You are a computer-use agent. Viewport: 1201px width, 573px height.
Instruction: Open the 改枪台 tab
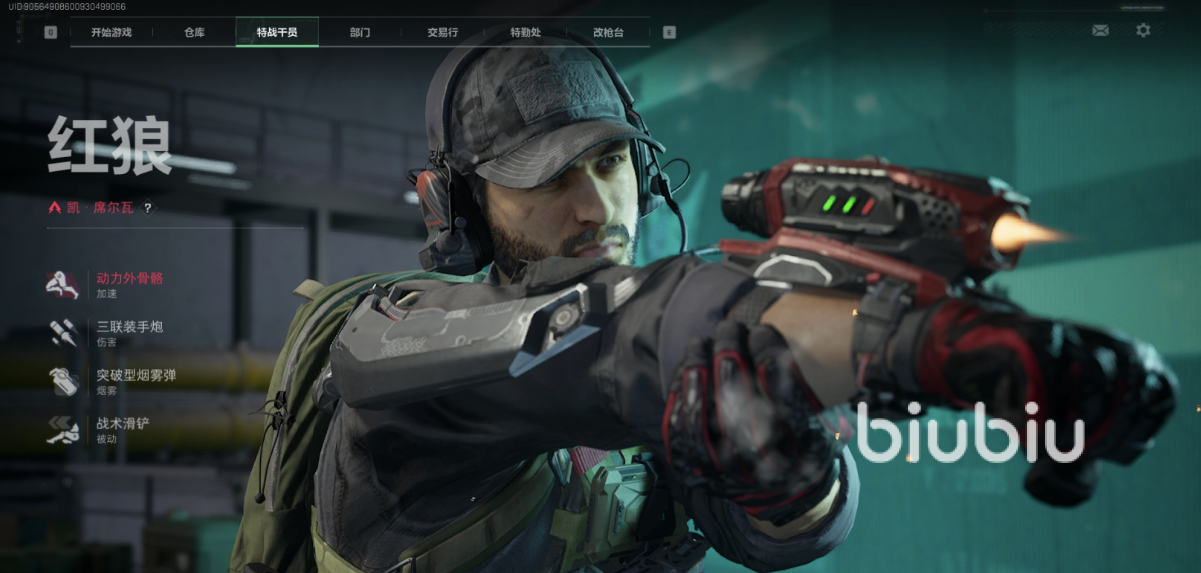(x=608, y=32)
